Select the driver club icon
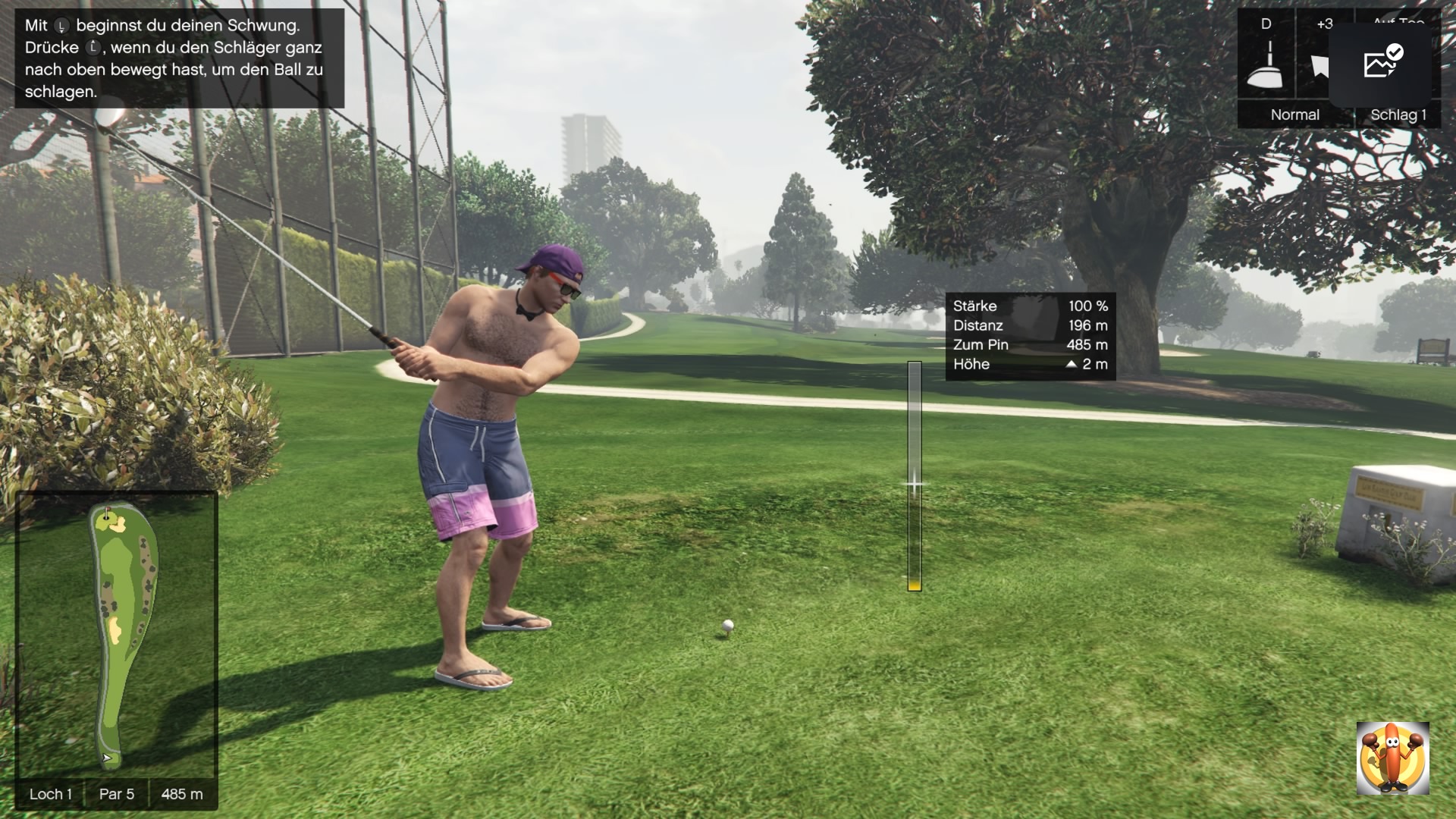1456x819 pixels. [x=1266, y=65]
